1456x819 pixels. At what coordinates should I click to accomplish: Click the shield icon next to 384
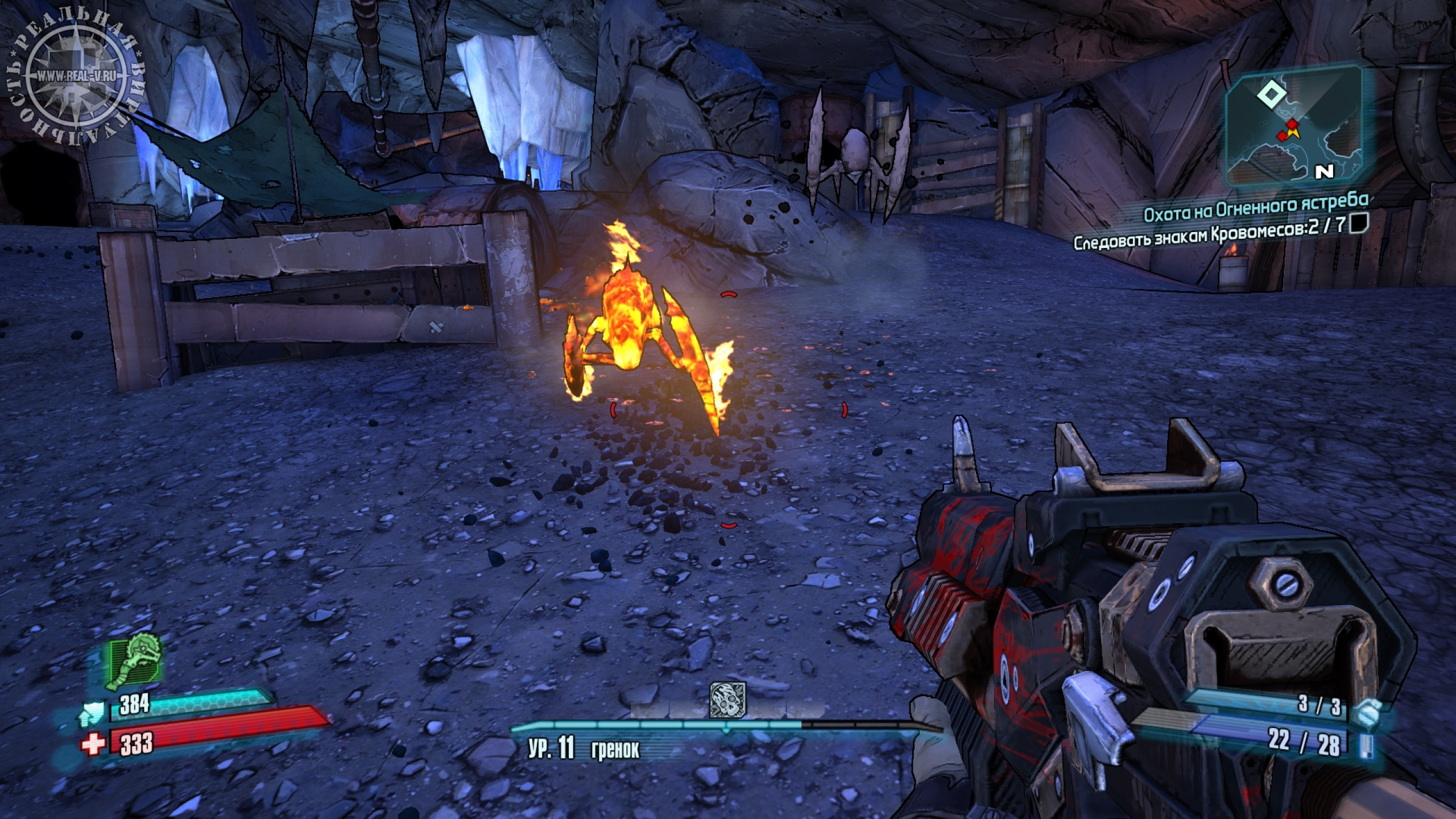[92, 709]
